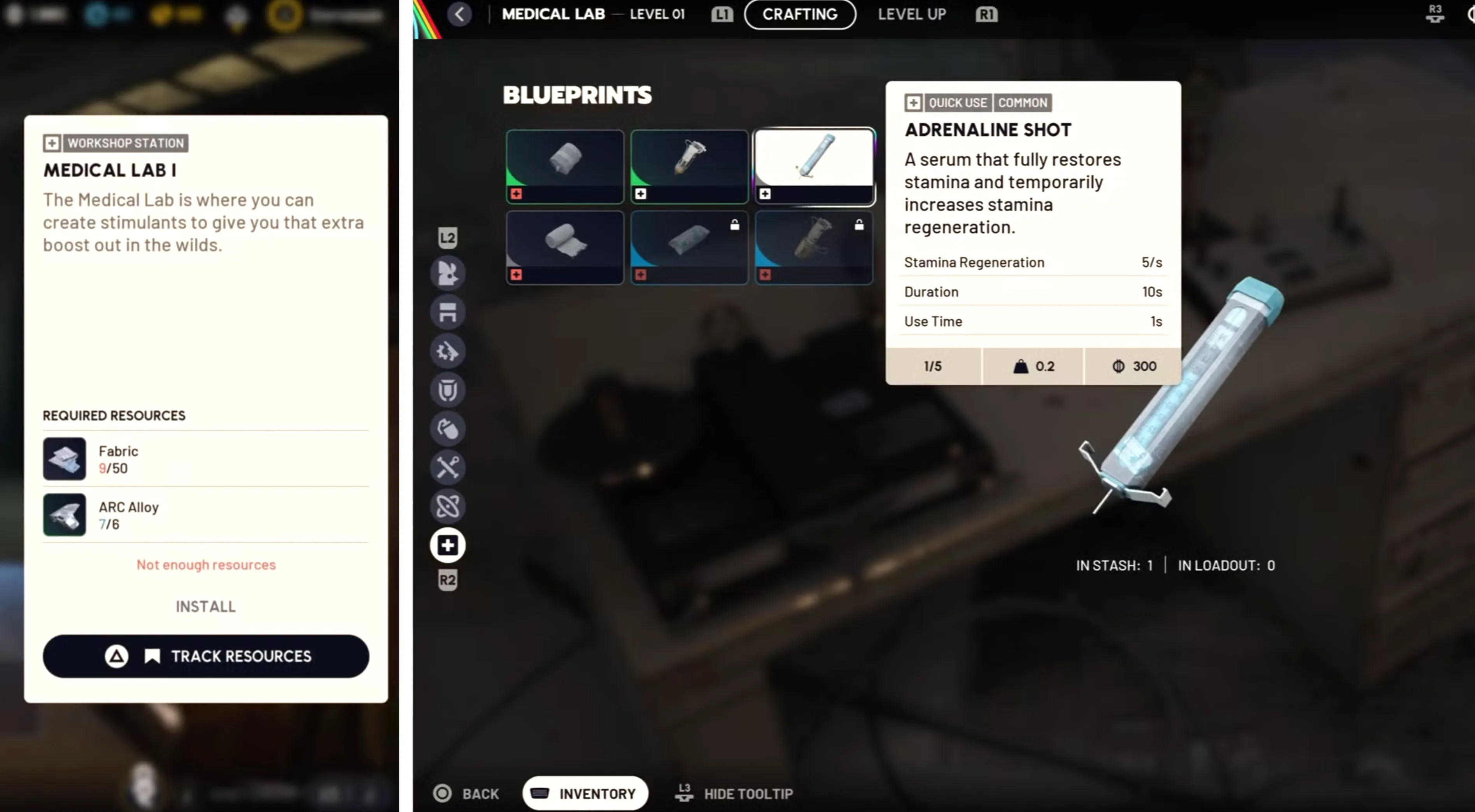Choose the locked olive injector blueprint

coord(814,247)
